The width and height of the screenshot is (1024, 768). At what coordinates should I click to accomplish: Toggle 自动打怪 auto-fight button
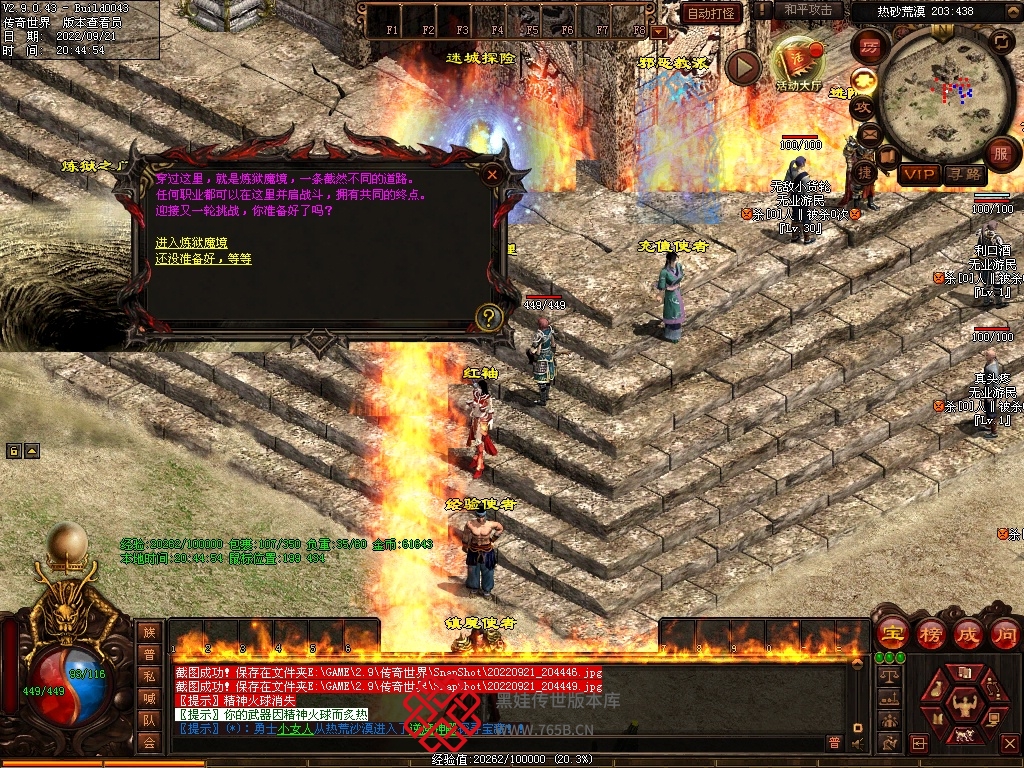(713, 13)
